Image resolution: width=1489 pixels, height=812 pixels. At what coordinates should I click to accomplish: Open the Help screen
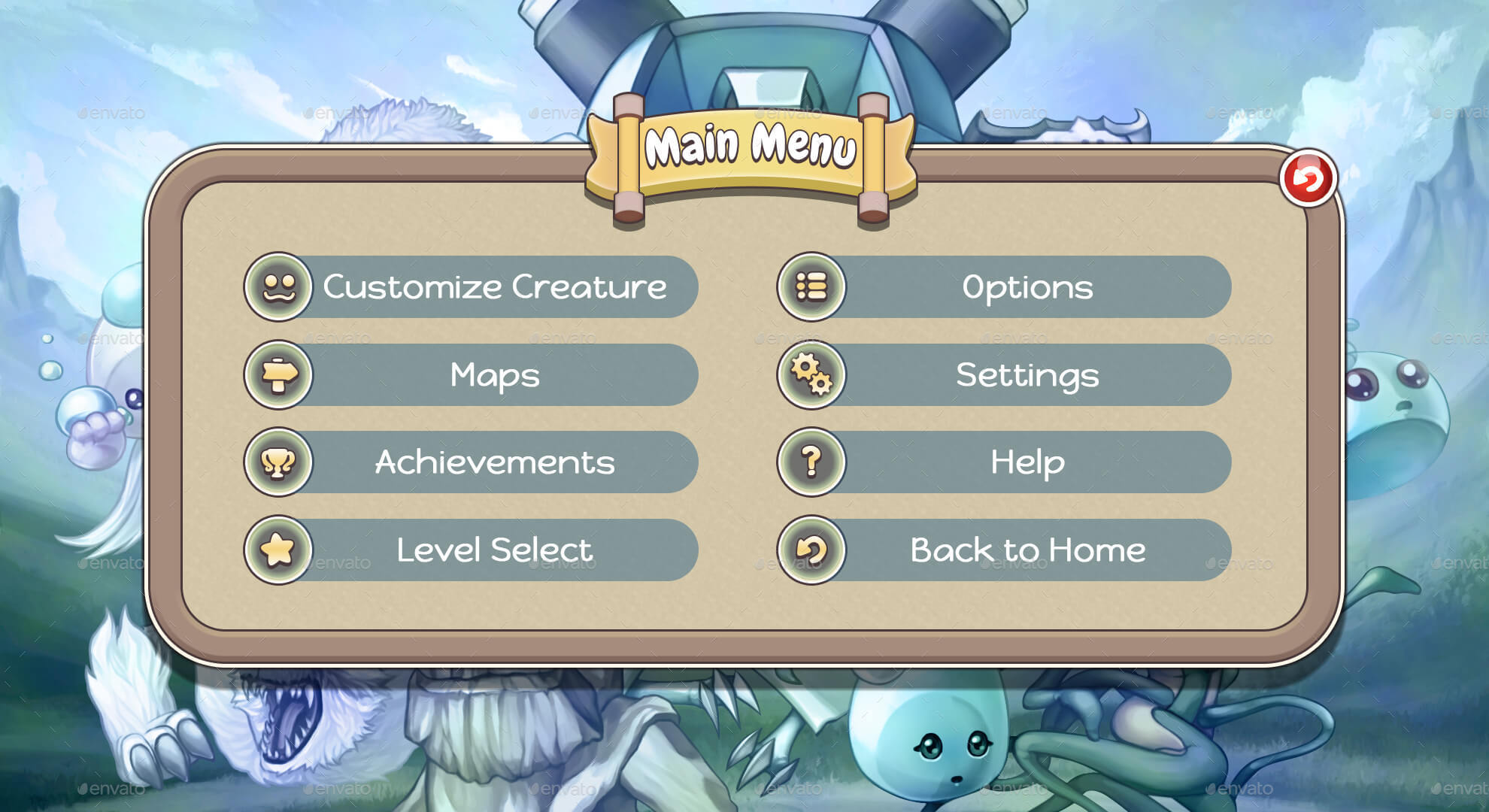(1027, 462)
